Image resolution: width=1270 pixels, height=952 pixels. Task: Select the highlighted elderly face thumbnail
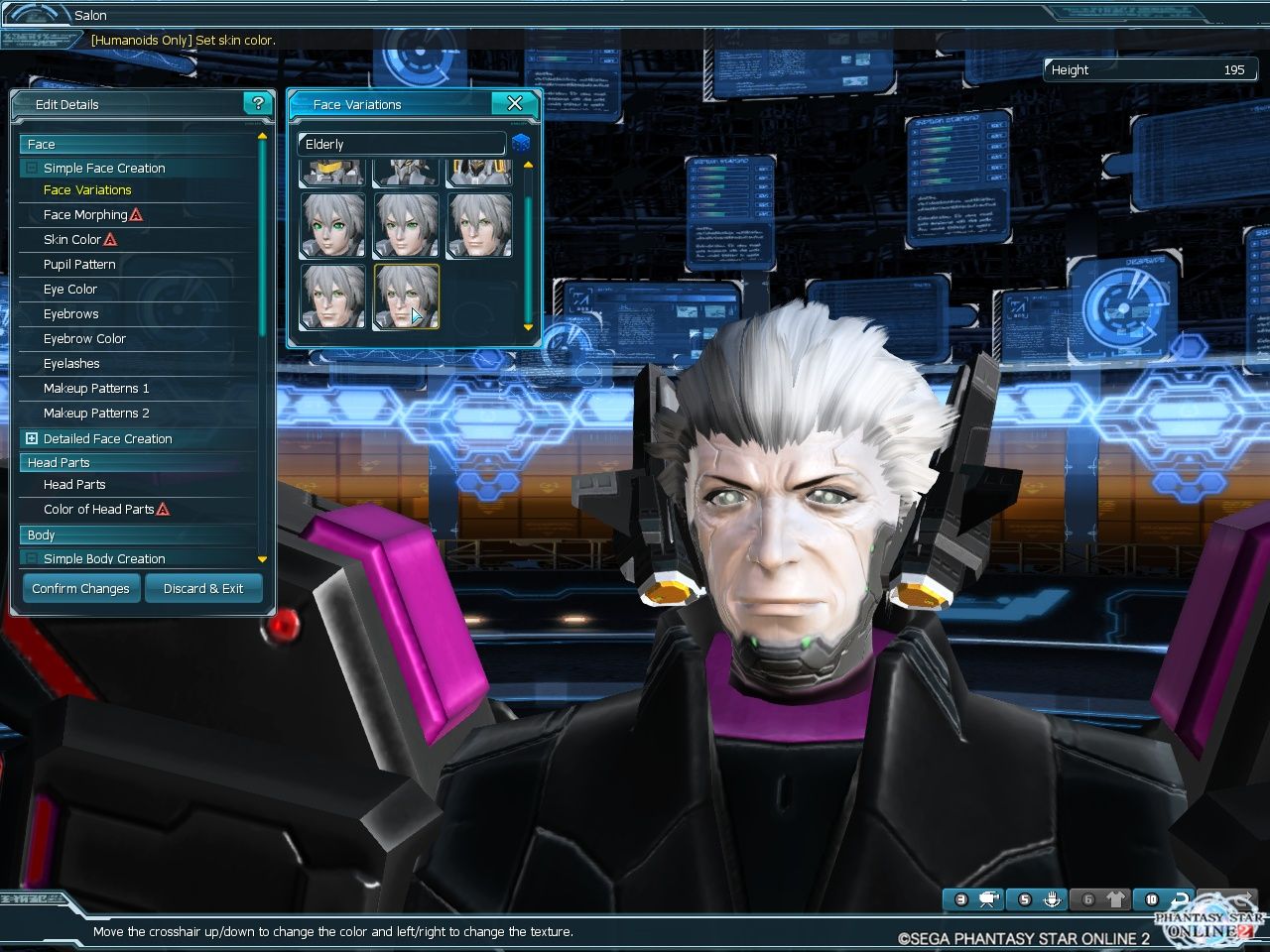click(x=406, y=297)
